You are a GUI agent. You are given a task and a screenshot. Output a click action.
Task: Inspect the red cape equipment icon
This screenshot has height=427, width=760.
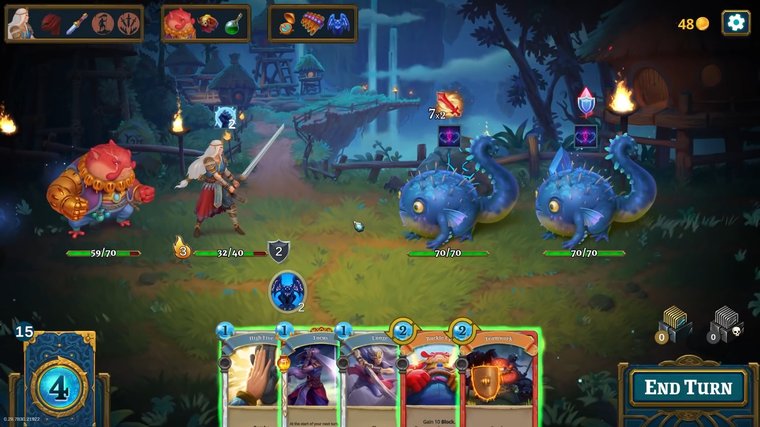click(50, 24)
